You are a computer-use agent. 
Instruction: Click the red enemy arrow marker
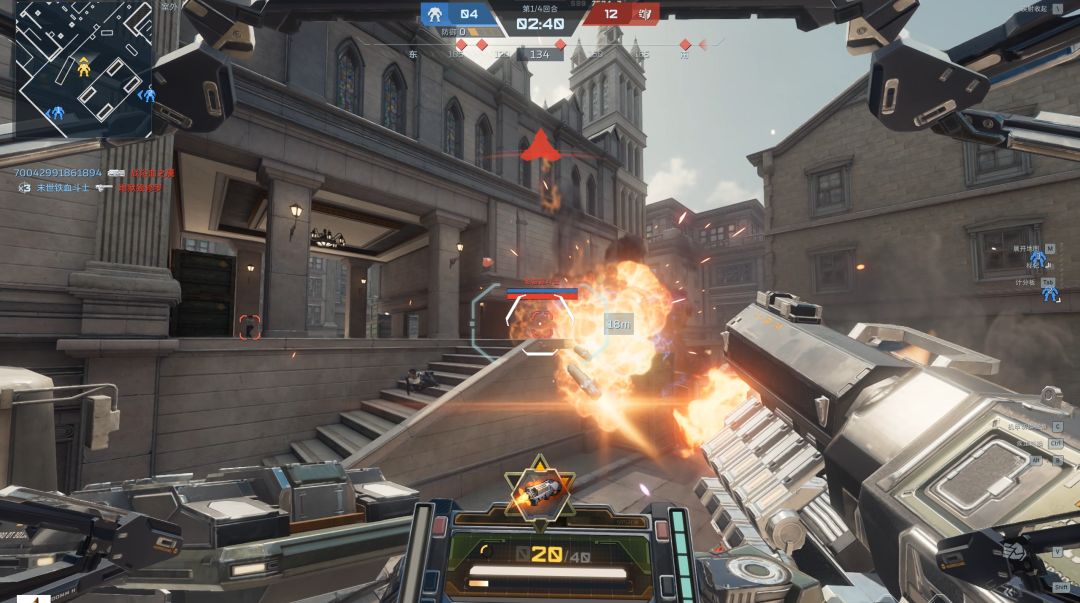[x=540, y=146]
